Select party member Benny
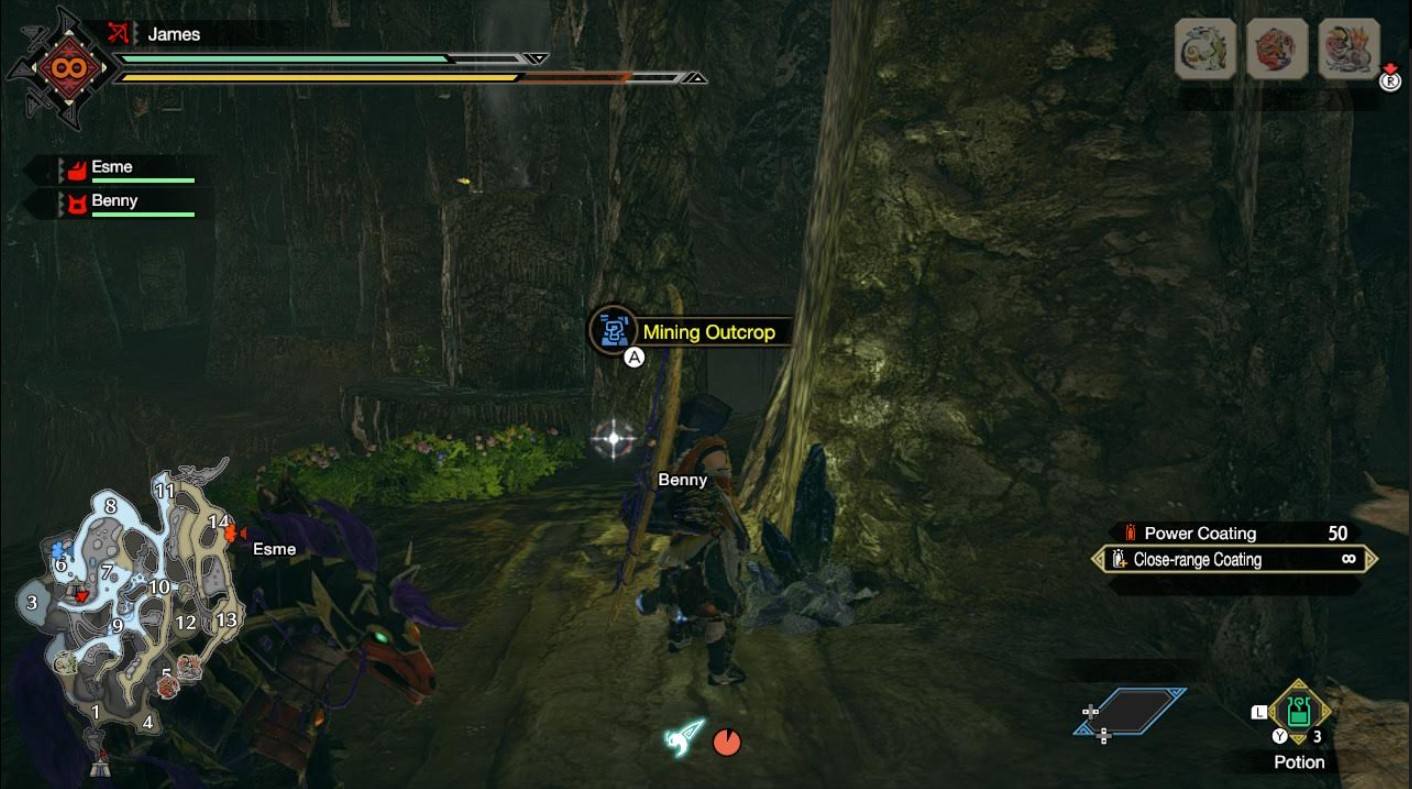Viewport: 1412px width, 789px height. pos(114,201)
